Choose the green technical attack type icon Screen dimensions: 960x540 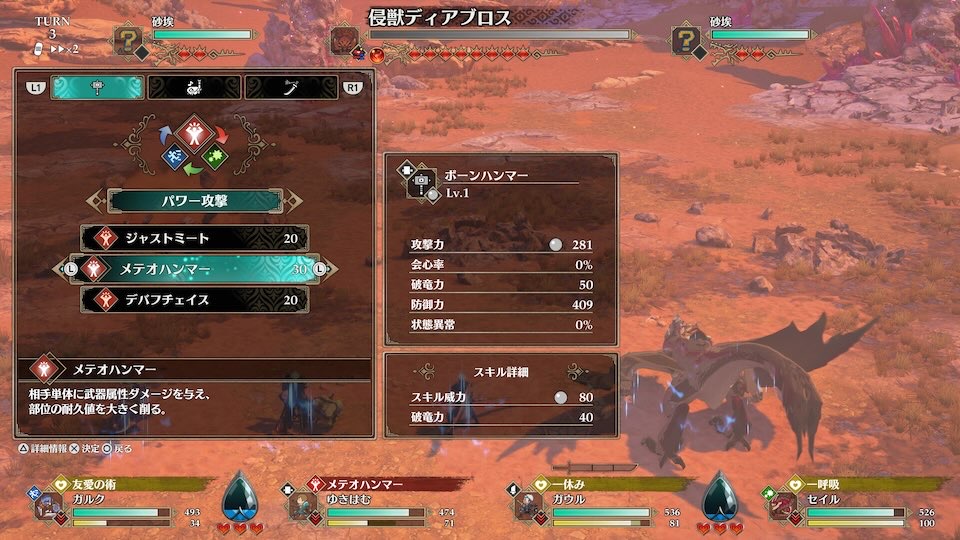point(215,156)
